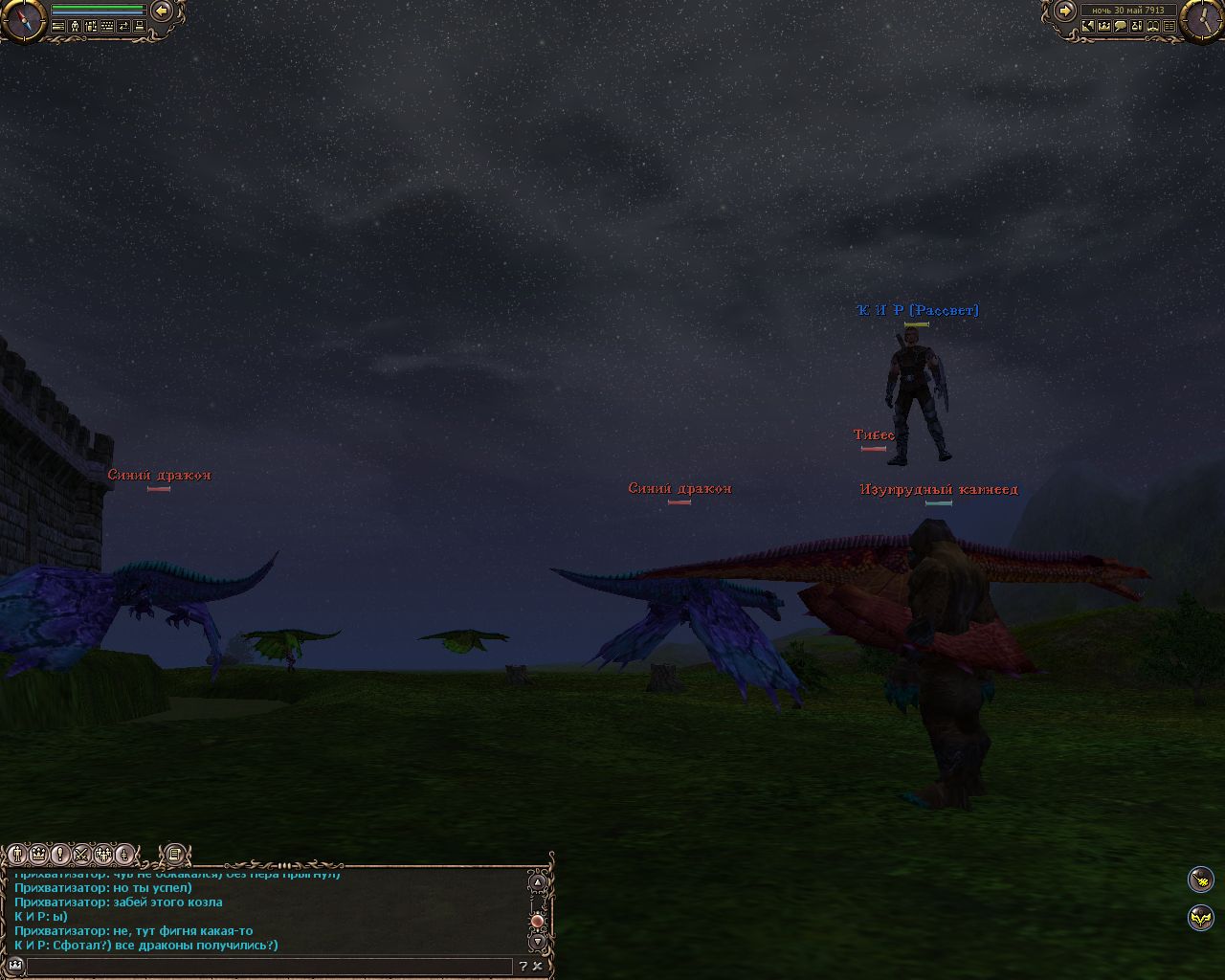Collapse right panel with the yellow right arrow
This screenshot has height=980, width=1225.
(x=1064, y=11)
